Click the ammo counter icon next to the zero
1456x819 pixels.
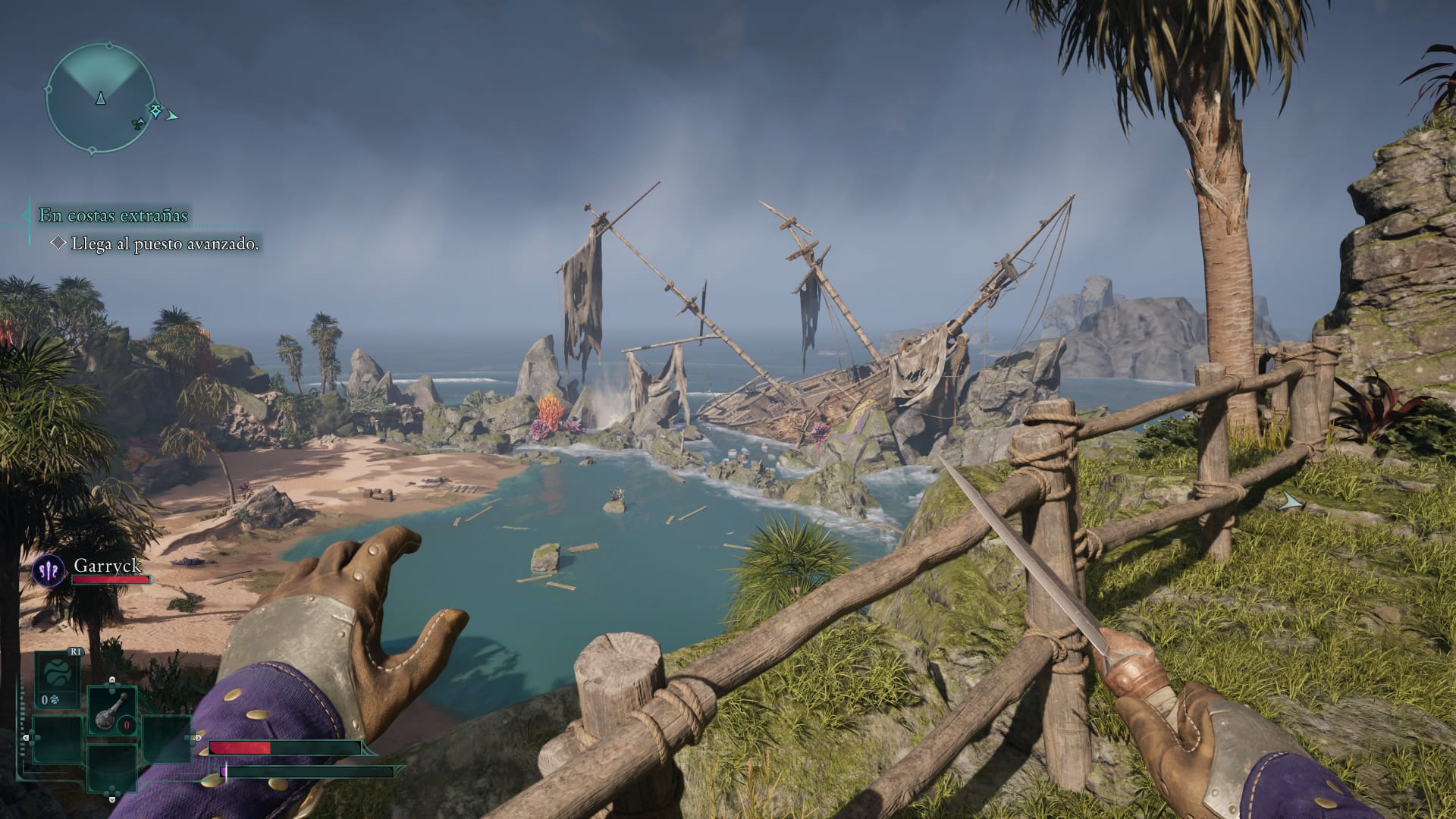pyautogui.click(x=53, y=700)
